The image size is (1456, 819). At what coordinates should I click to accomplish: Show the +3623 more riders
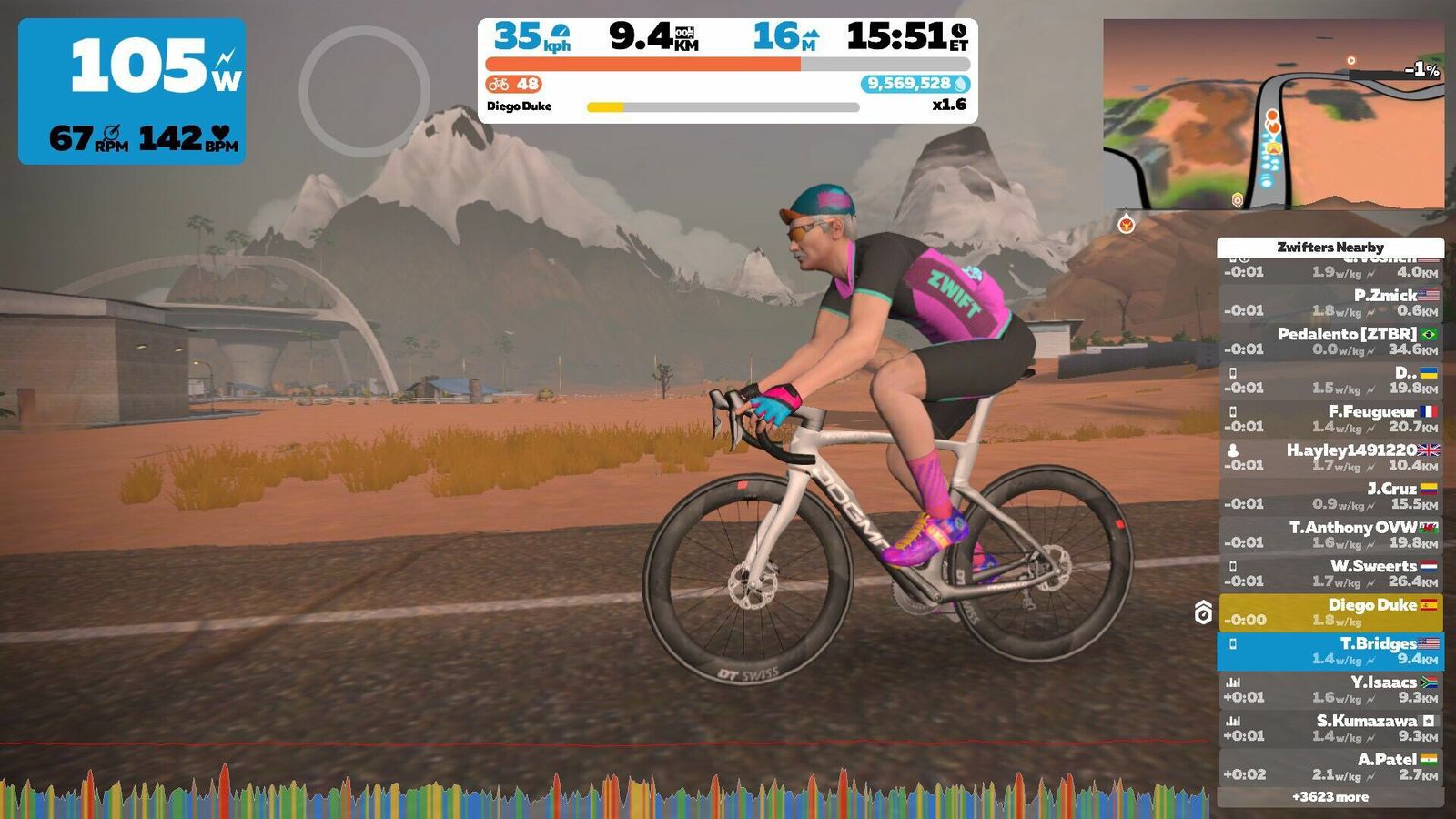click(x=1330, y=797)
